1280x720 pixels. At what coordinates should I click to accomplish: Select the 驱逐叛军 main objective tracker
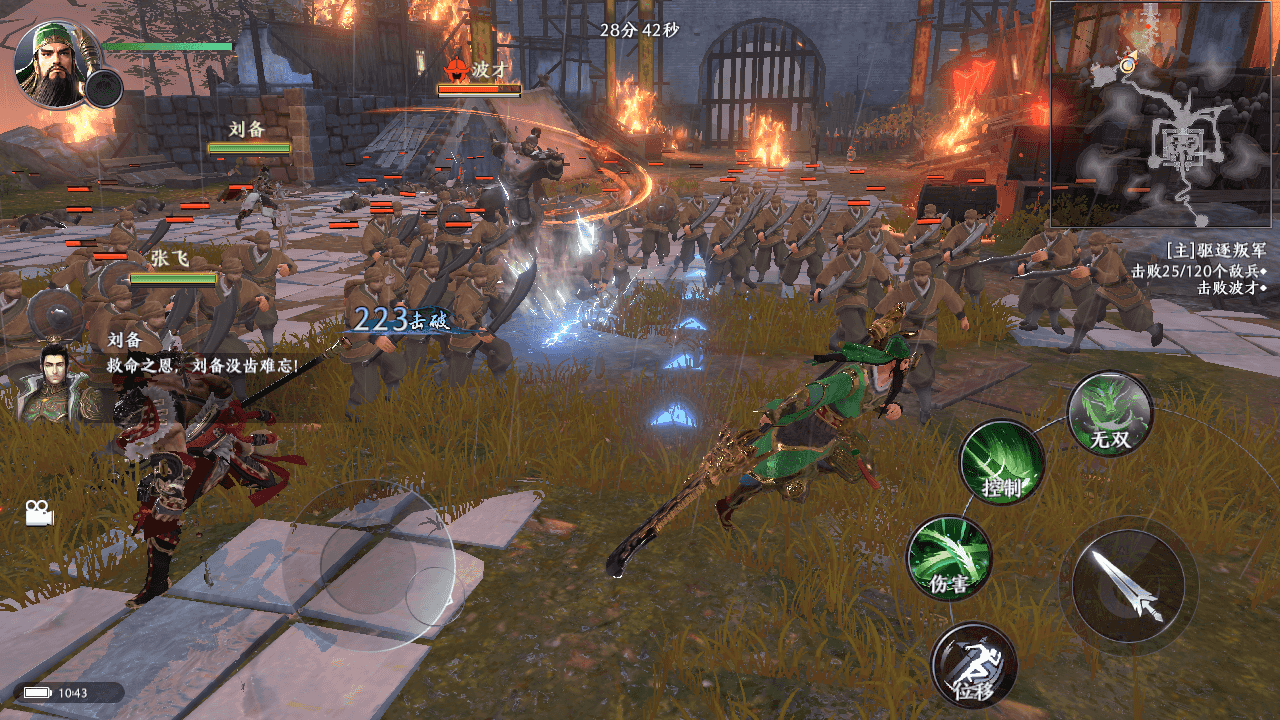[1217, 249]
